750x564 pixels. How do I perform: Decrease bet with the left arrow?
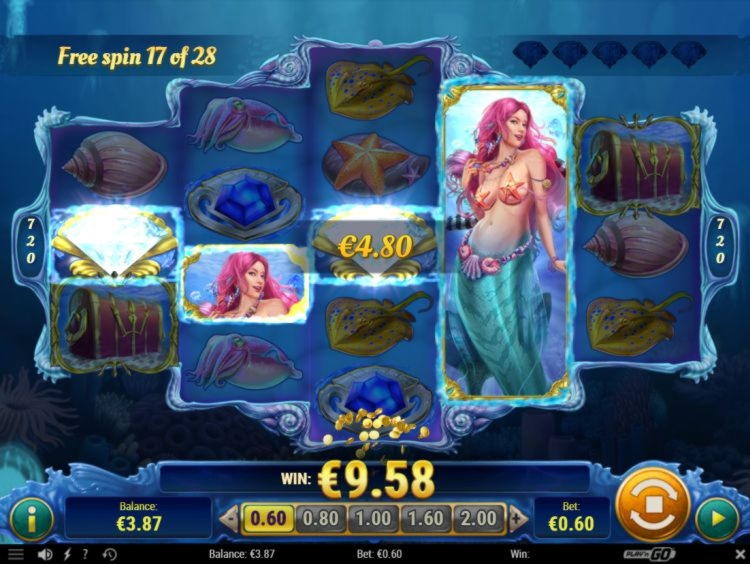click(x=229, y=518)
